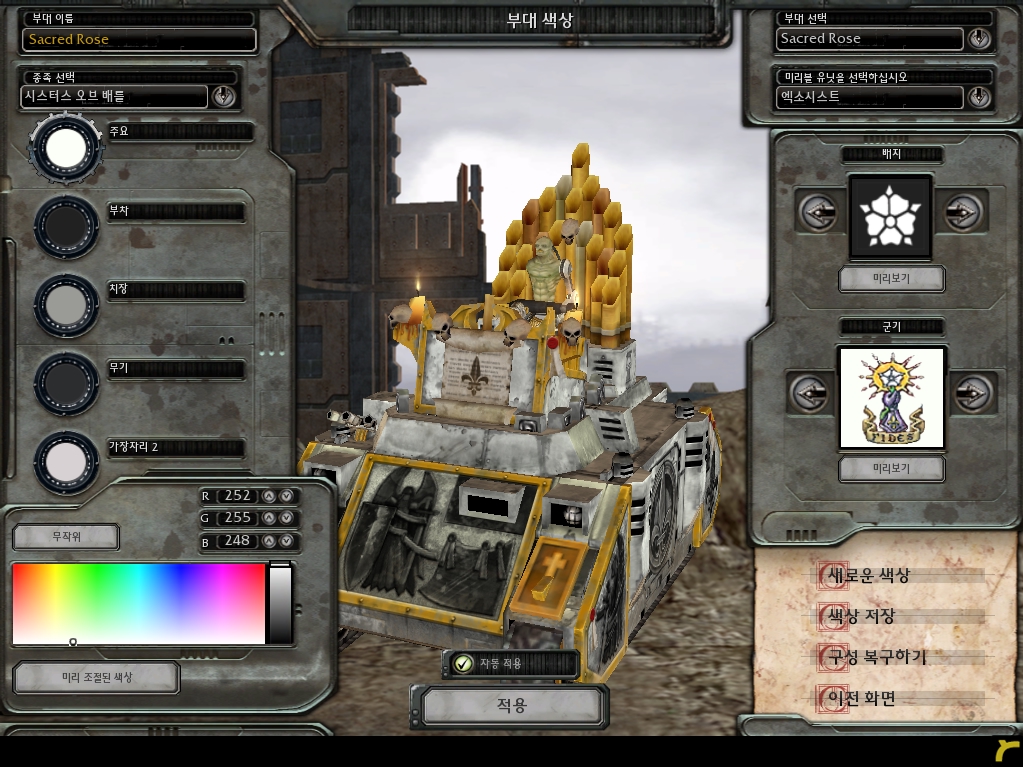Show the next badge with right arrow
1023x767 pixels.
pyautogui.click(x=961, y=213)
